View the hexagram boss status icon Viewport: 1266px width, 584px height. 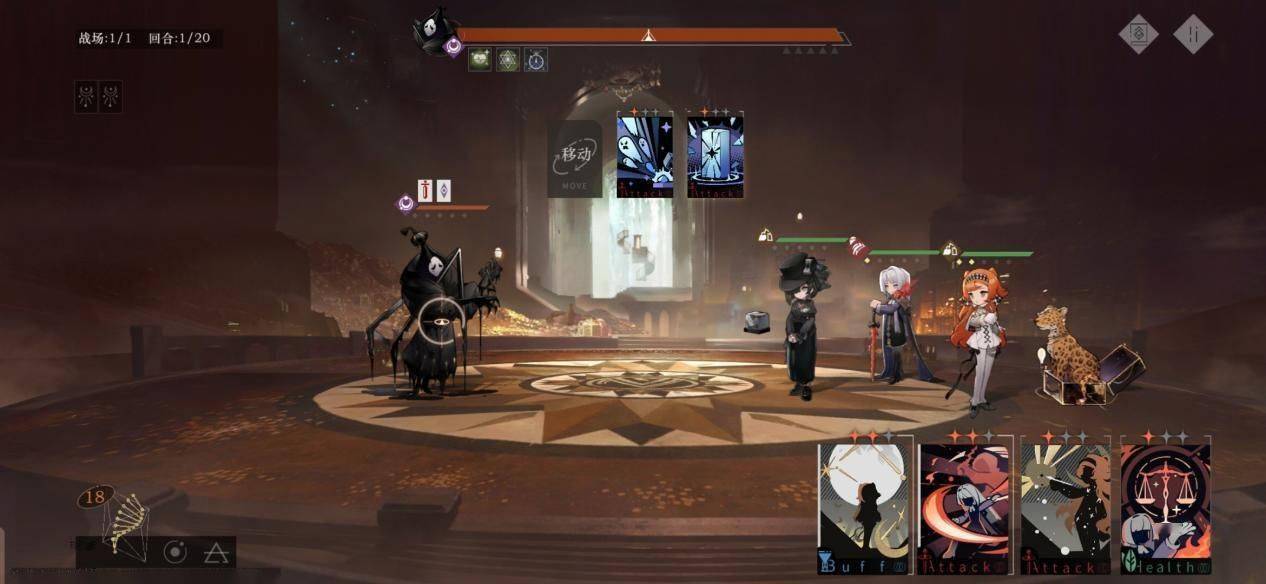click(x=508, y=60)
